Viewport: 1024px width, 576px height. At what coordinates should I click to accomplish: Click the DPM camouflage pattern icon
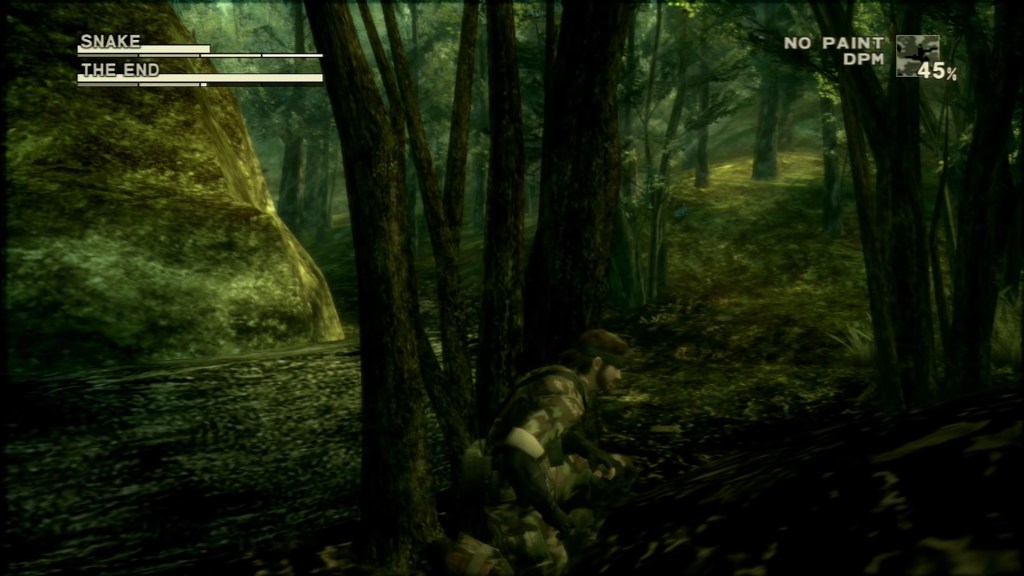click(x=916, y=55)
